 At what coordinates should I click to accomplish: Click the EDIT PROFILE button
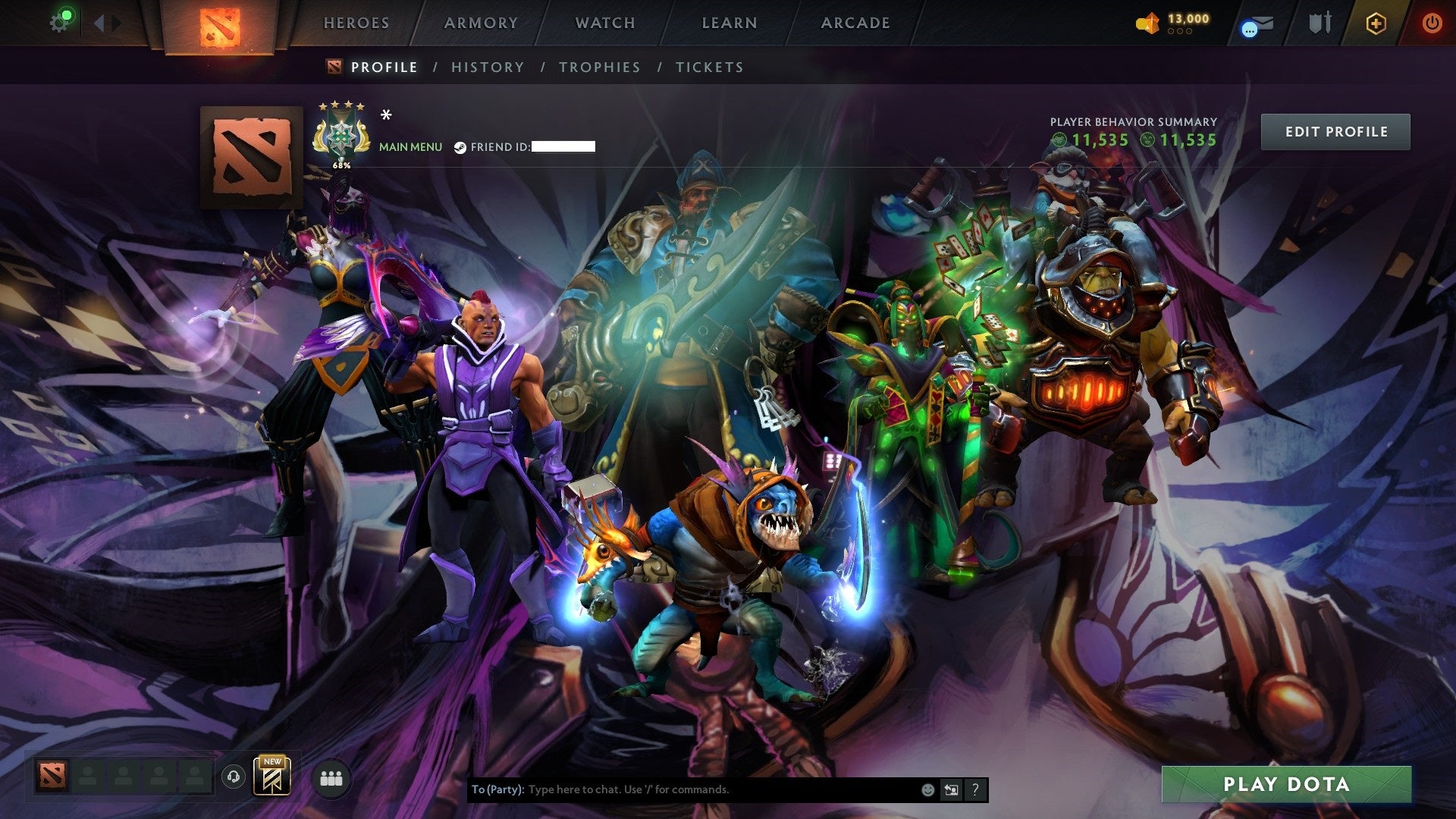coord(1335,130)
